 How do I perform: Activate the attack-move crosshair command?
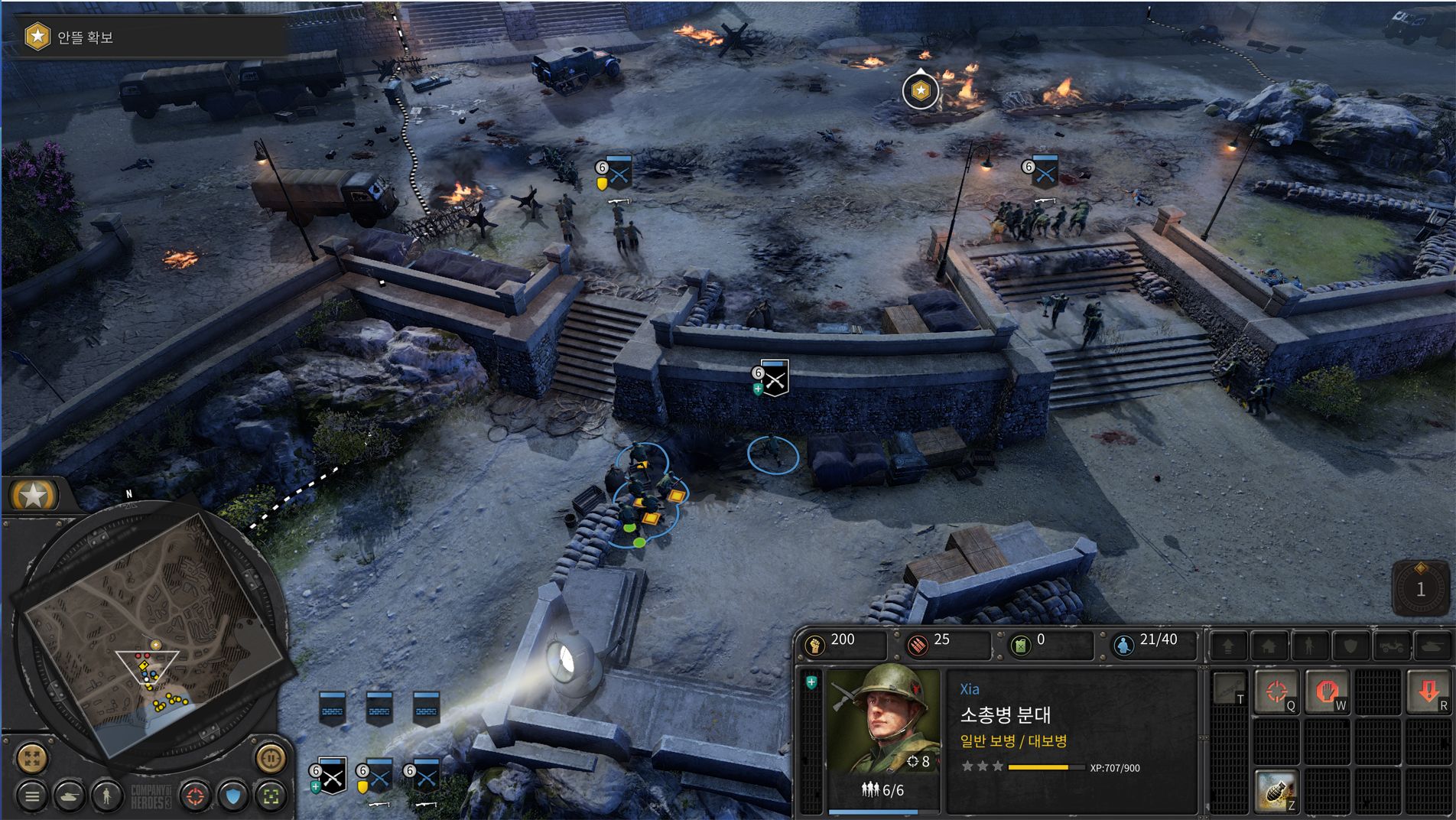(x=1276, y=692)
